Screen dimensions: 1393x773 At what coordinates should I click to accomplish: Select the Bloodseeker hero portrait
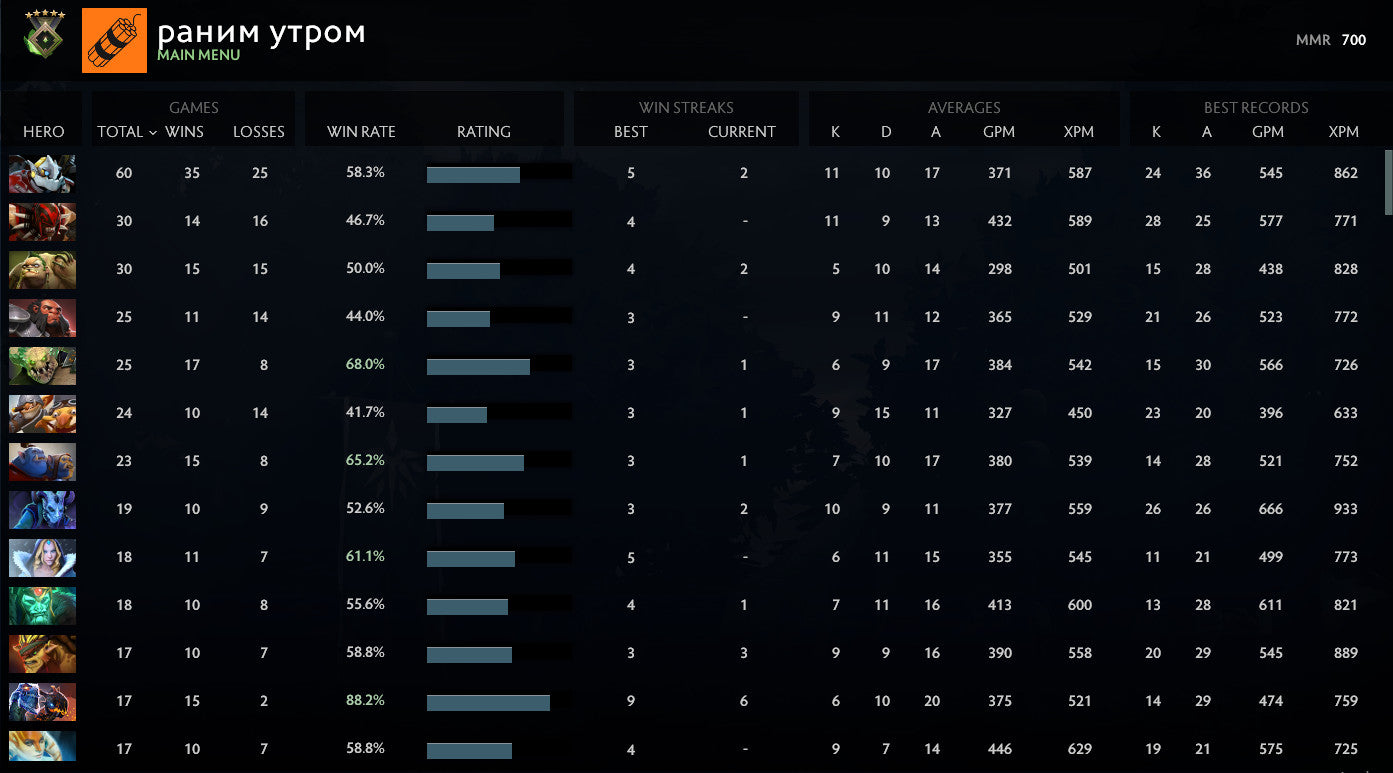coord(42,222)
